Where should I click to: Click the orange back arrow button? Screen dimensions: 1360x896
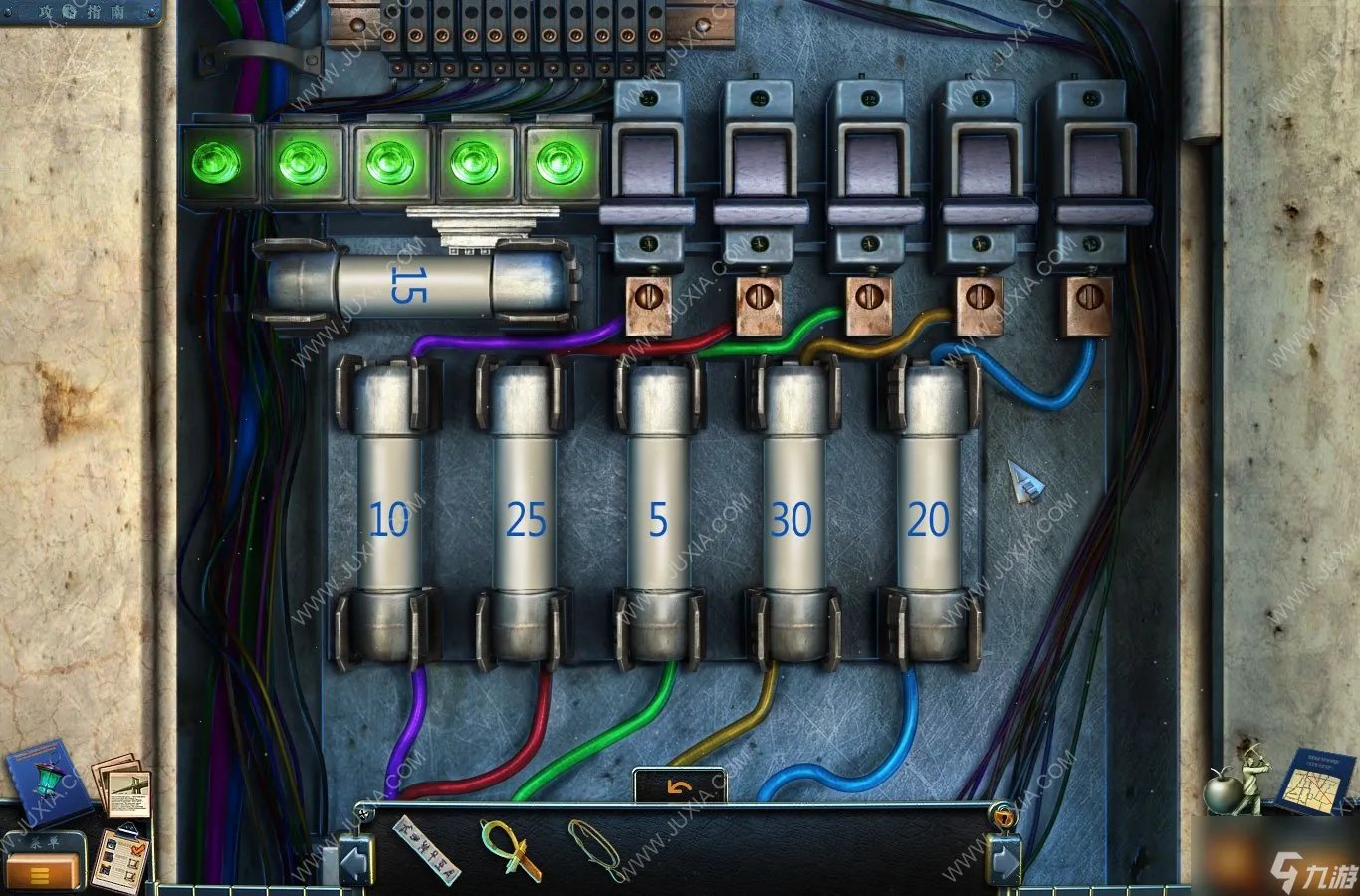tap(680, 786)
